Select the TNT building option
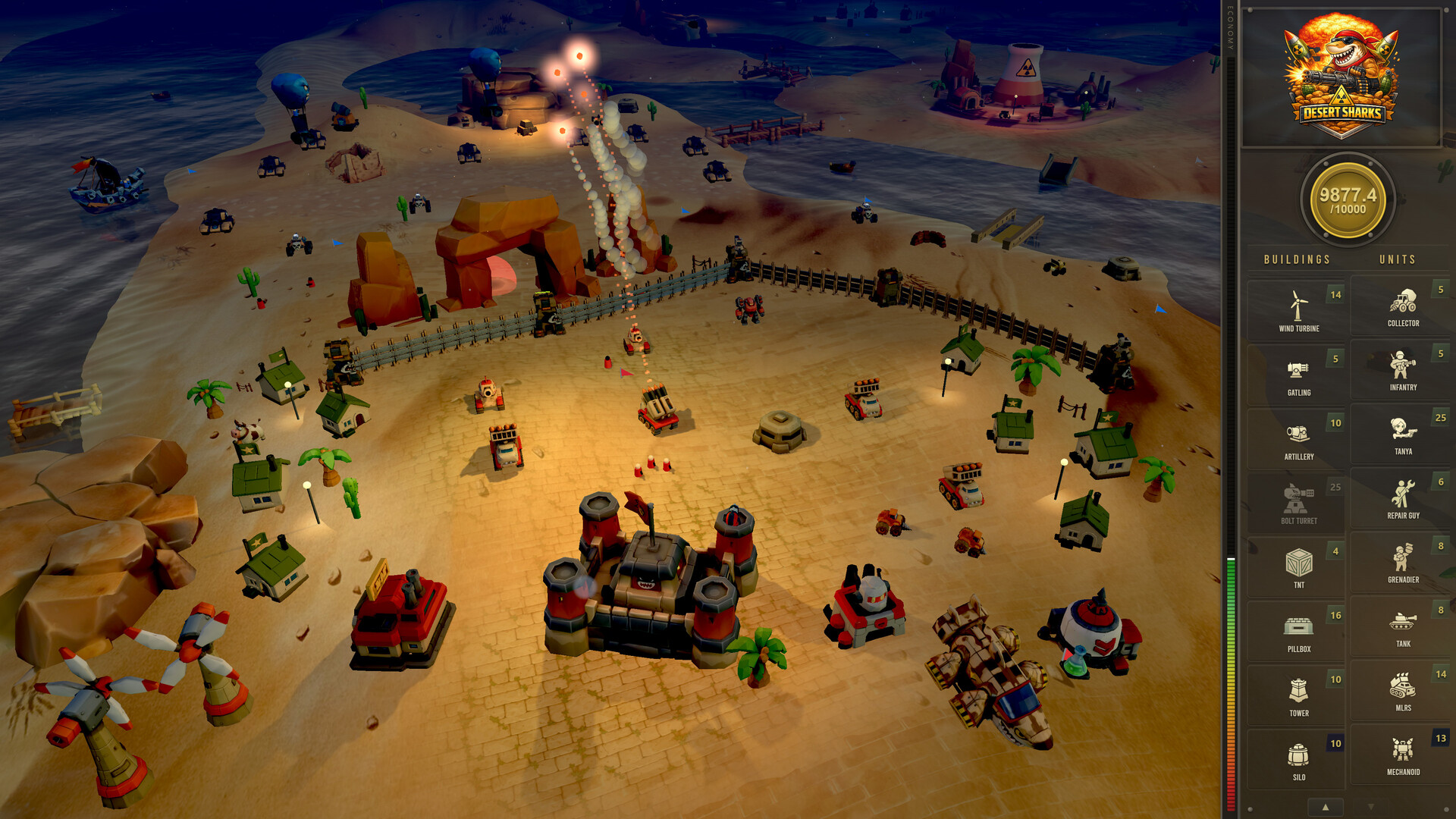1456x819 pixels. [x=1297, y=565]
